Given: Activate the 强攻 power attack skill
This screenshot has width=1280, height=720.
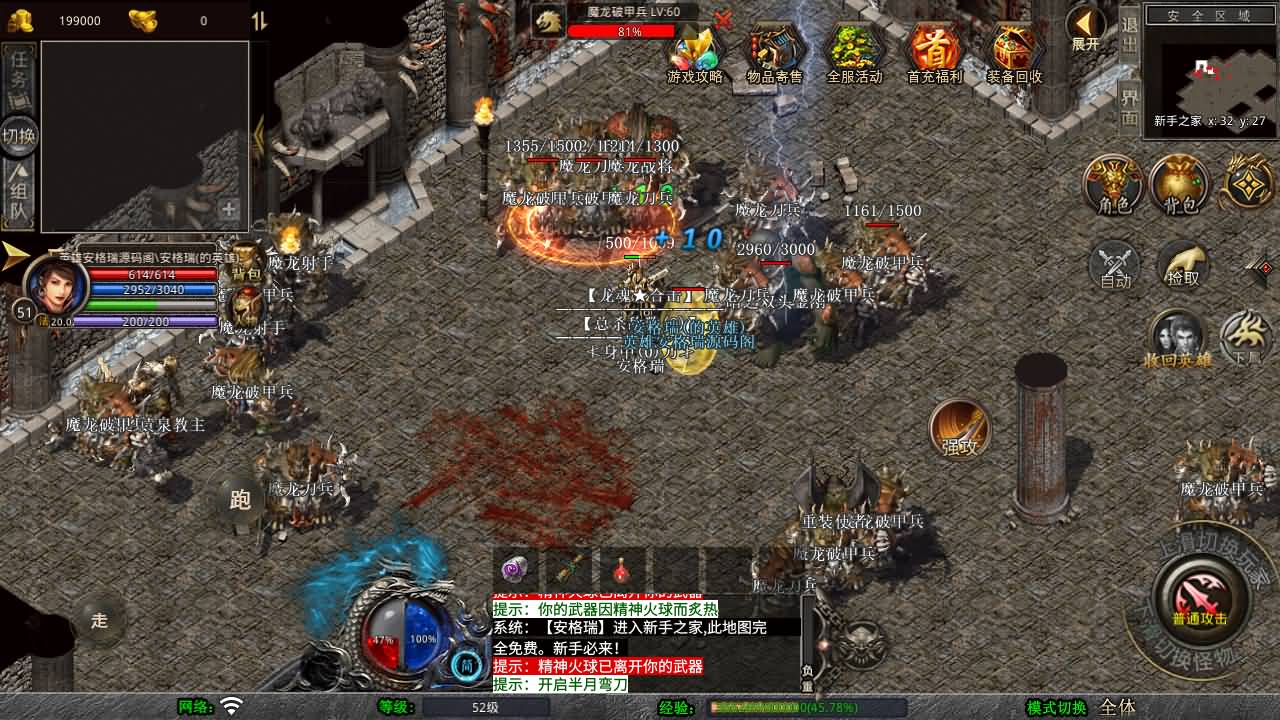Looking at the screenshot, I should tap(960, 430).
